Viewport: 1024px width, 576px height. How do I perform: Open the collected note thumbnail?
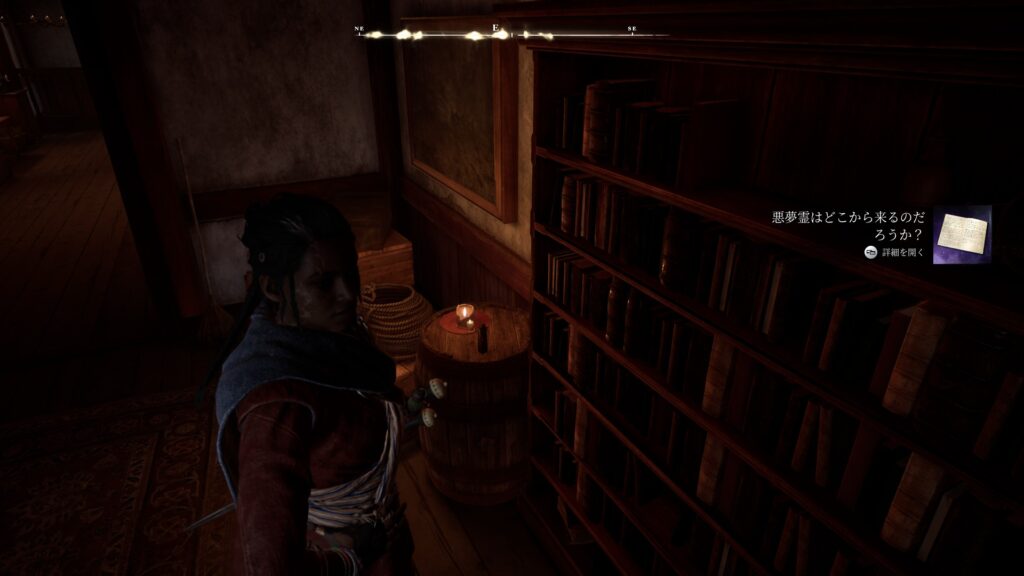click(x=962, y=234)
